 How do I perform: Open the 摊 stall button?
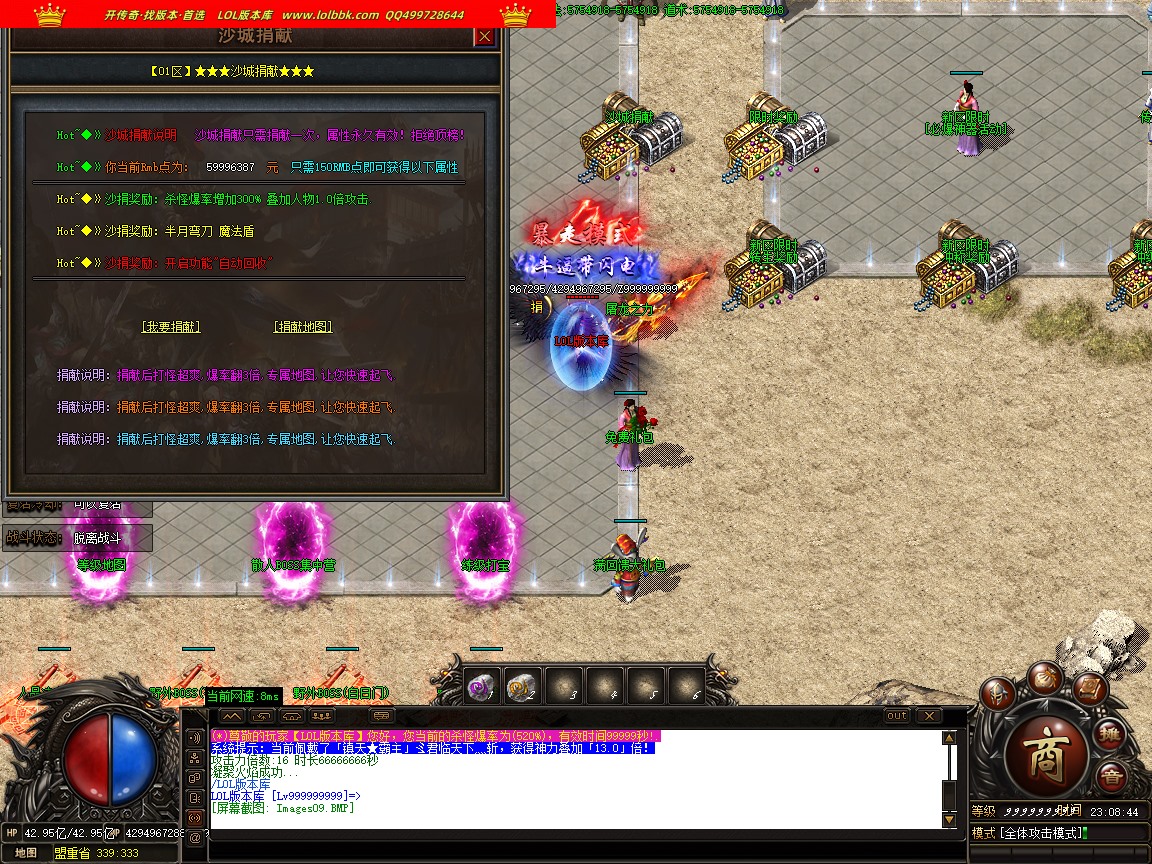click(x=1109, y=735)
